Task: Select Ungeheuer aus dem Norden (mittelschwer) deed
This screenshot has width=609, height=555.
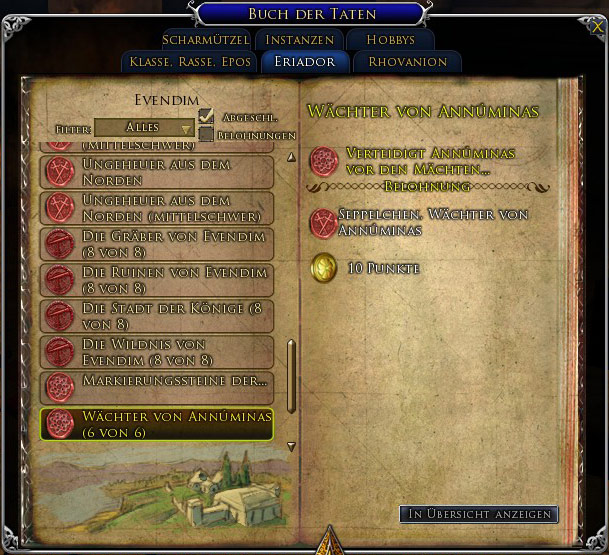Action: click(x=159, y=208)
